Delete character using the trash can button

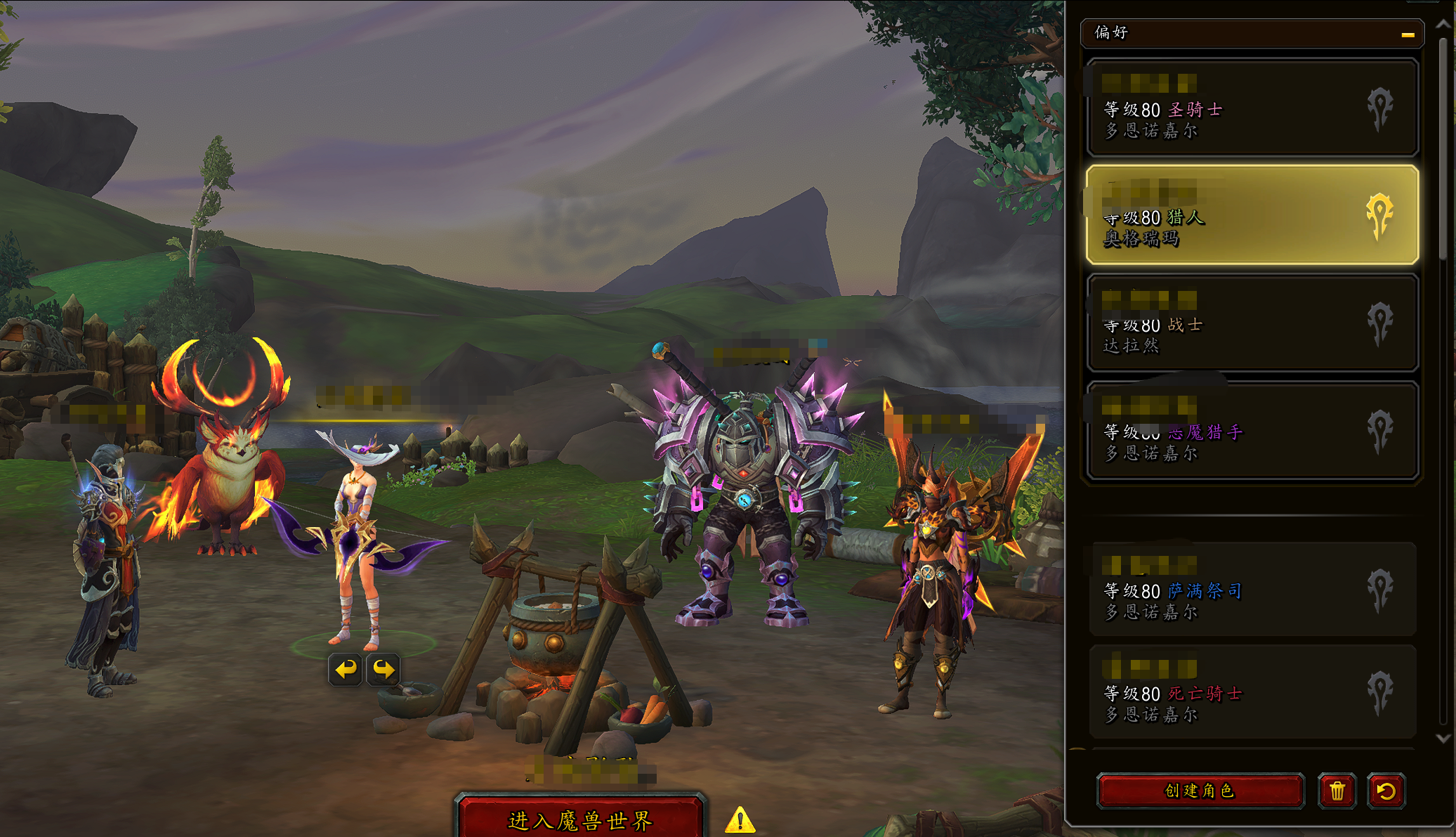pyautogui.click(x=1337, y=791)
